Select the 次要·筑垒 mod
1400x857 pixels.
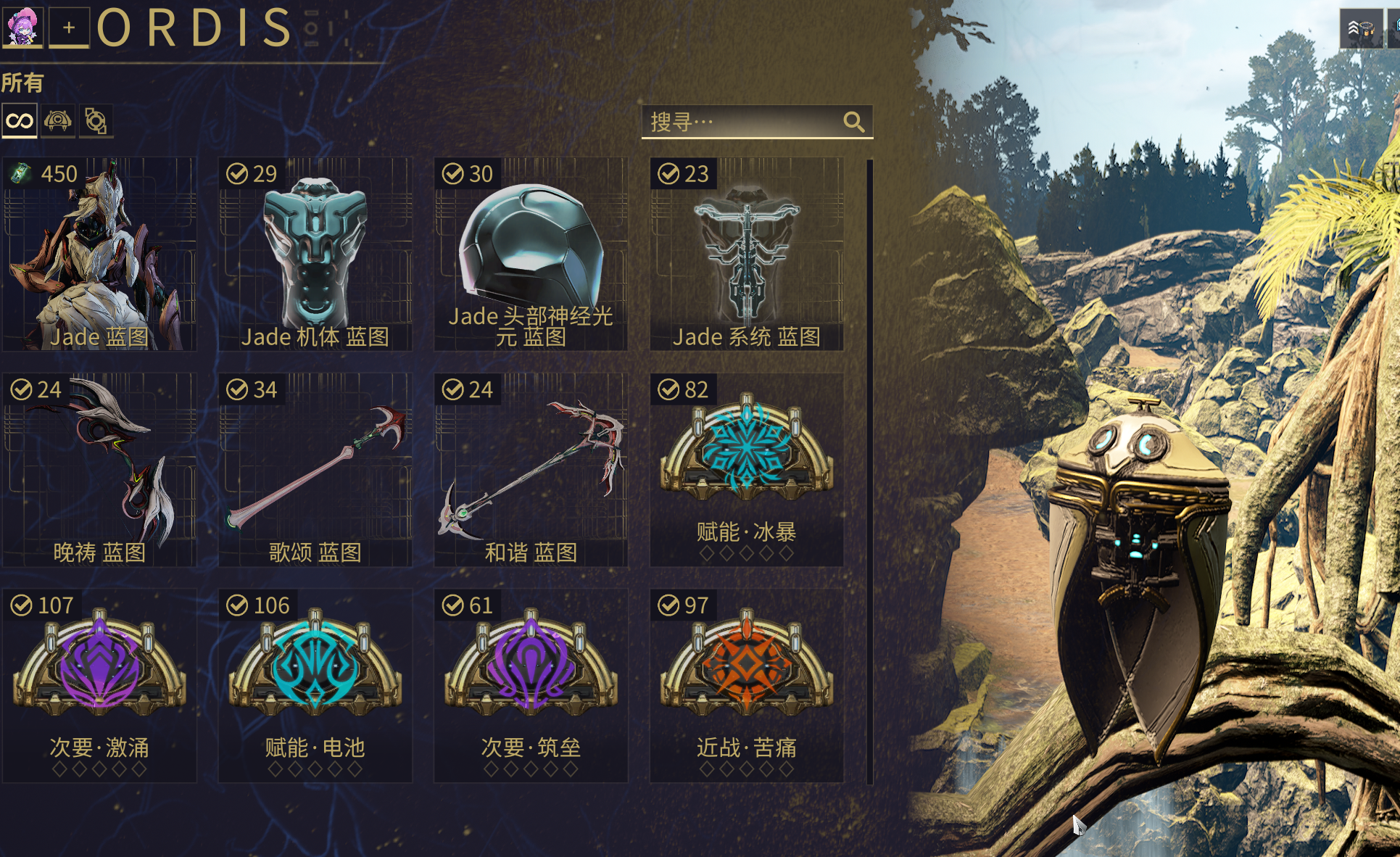click(531, 686)
